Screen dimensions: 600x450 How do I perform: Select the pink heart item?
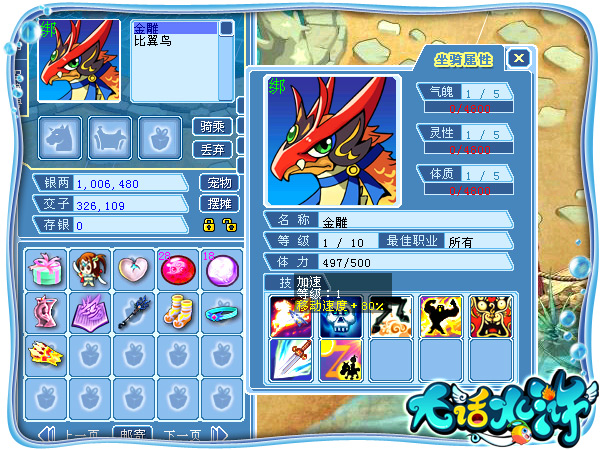pyautogui.click(x=135, y=270)
